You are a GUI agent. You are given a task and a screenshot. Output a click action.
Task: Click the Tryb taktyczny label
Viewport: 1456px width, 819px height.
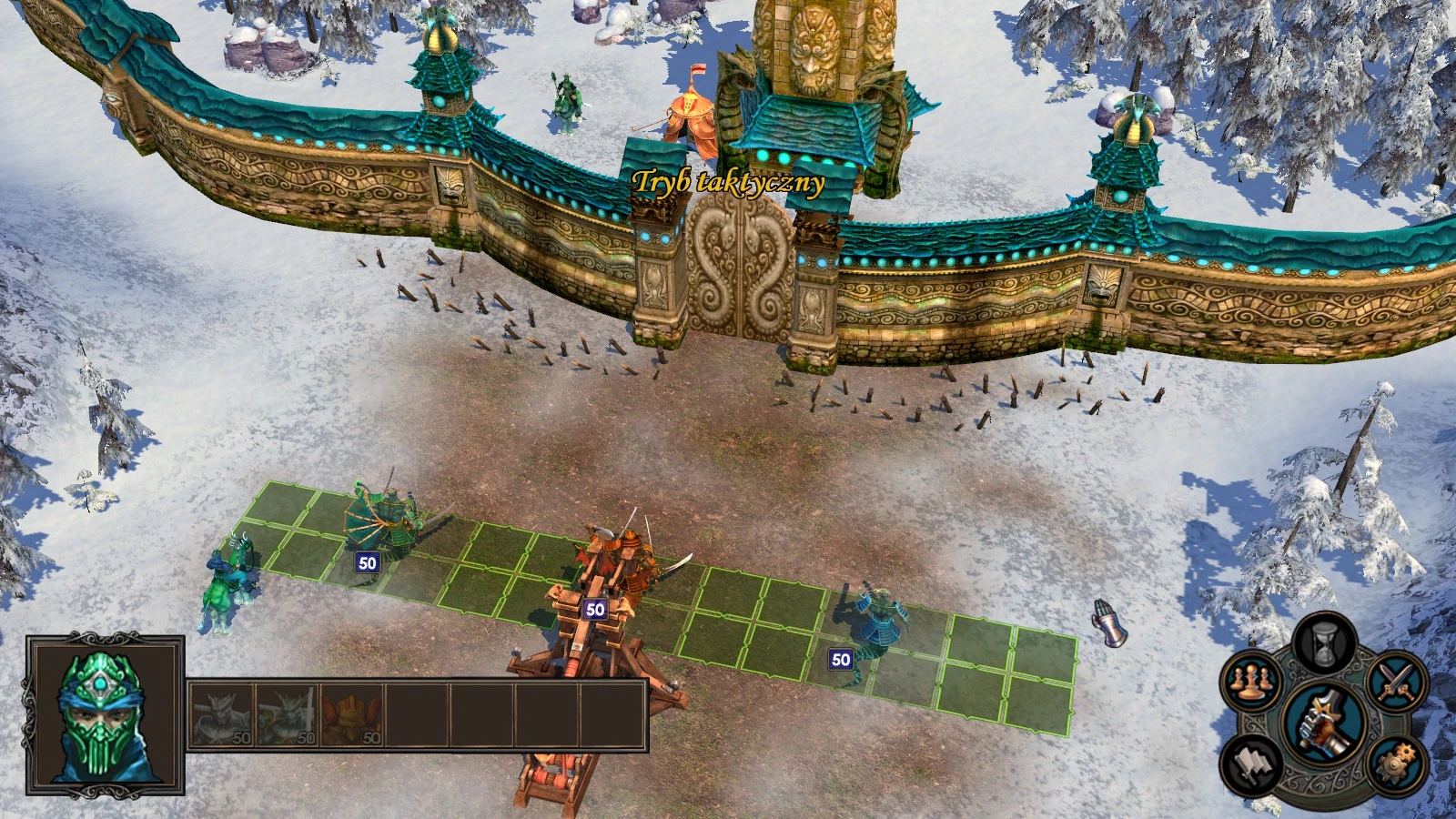click(x=730, y=180)
